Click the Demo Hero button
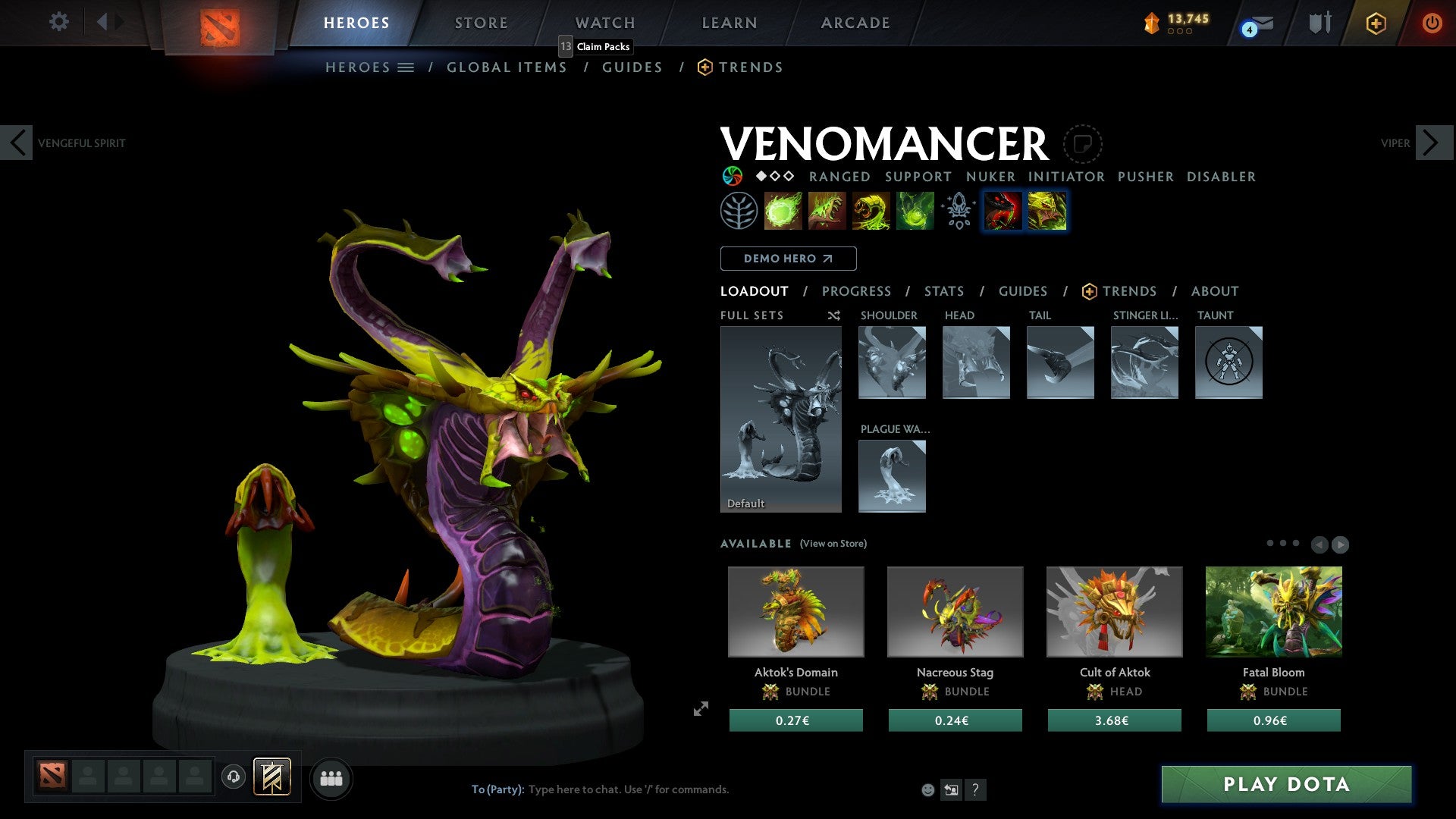This screenshot has width=1456, height=819. [788, 259]
